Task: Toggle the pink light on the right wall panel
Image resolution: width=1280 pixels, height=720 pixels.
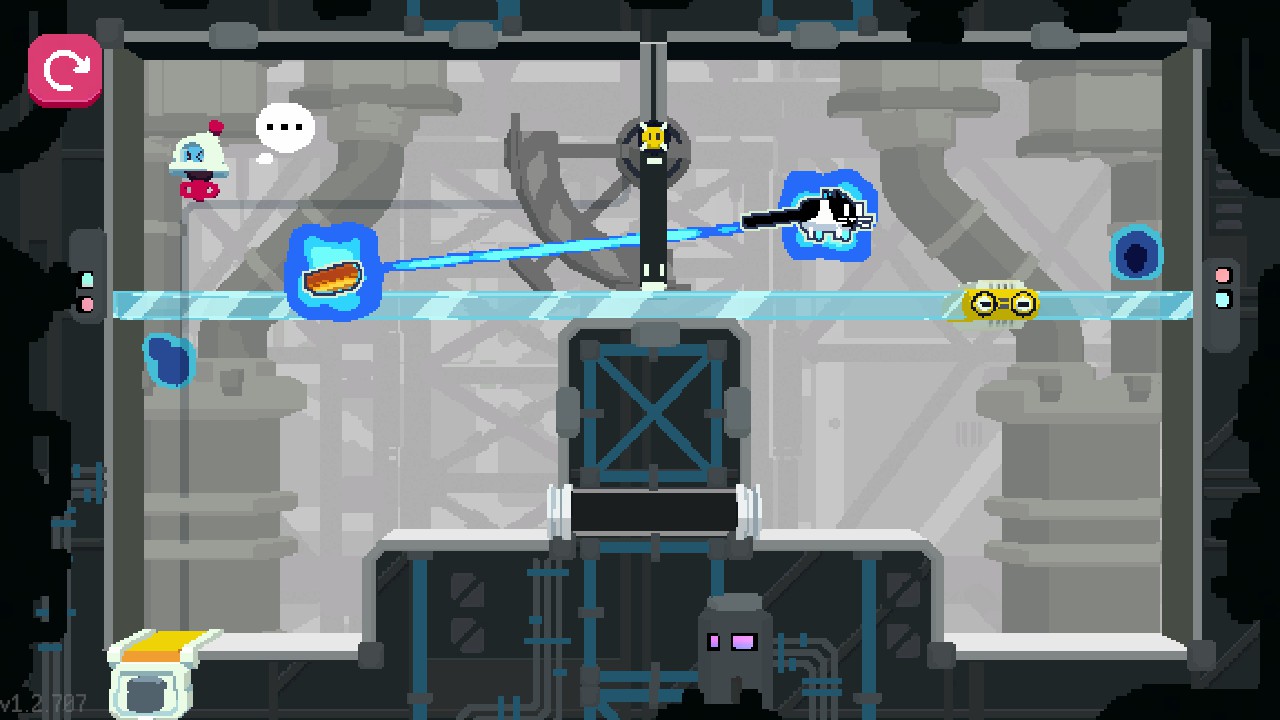Action: pos(1223,275)
